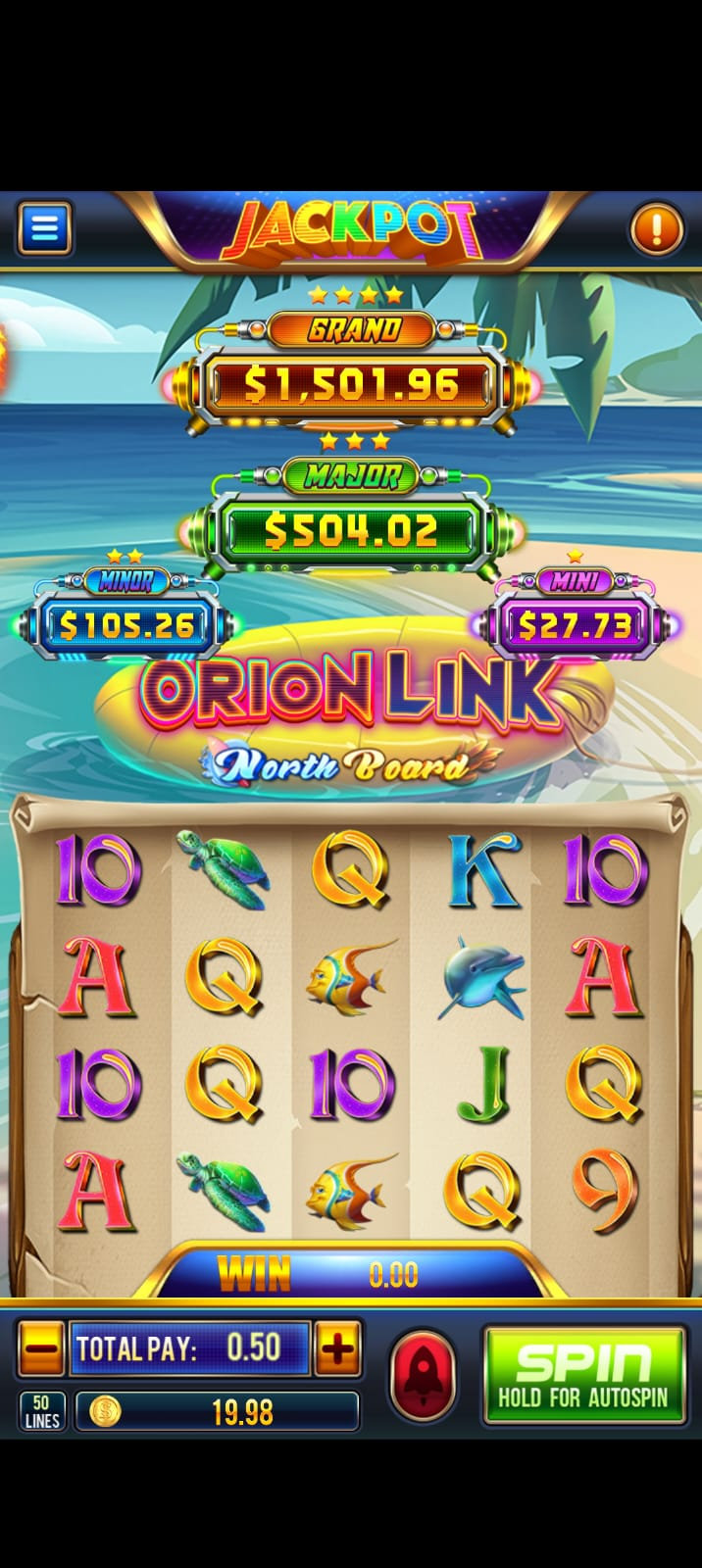This screenshot has width=702, height=1568.
Task: Activate the red rocket turbo button
Action: click(423, 1376)
